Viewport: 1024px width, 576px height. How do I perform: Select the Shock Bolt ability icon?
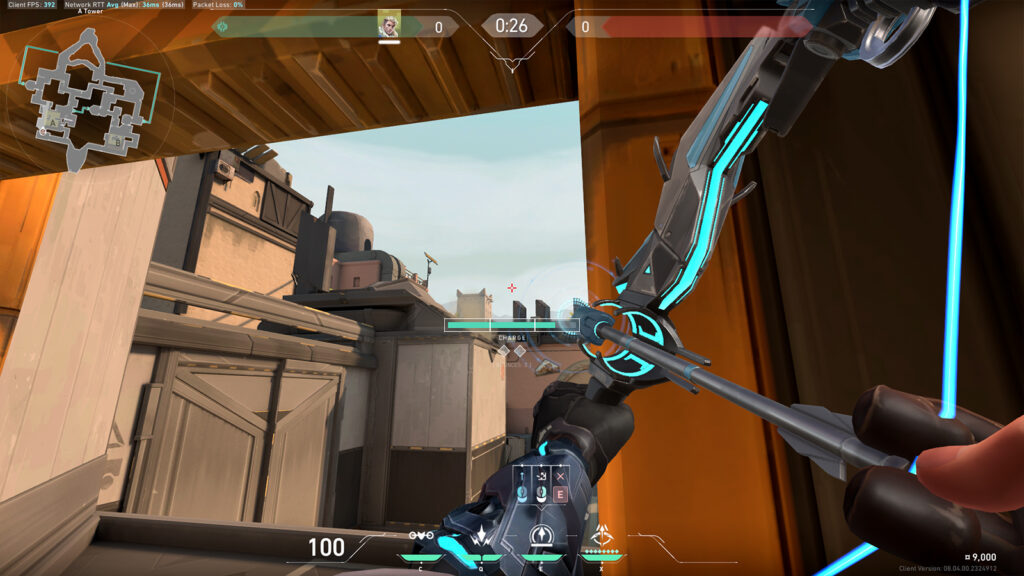coord(482,536)
